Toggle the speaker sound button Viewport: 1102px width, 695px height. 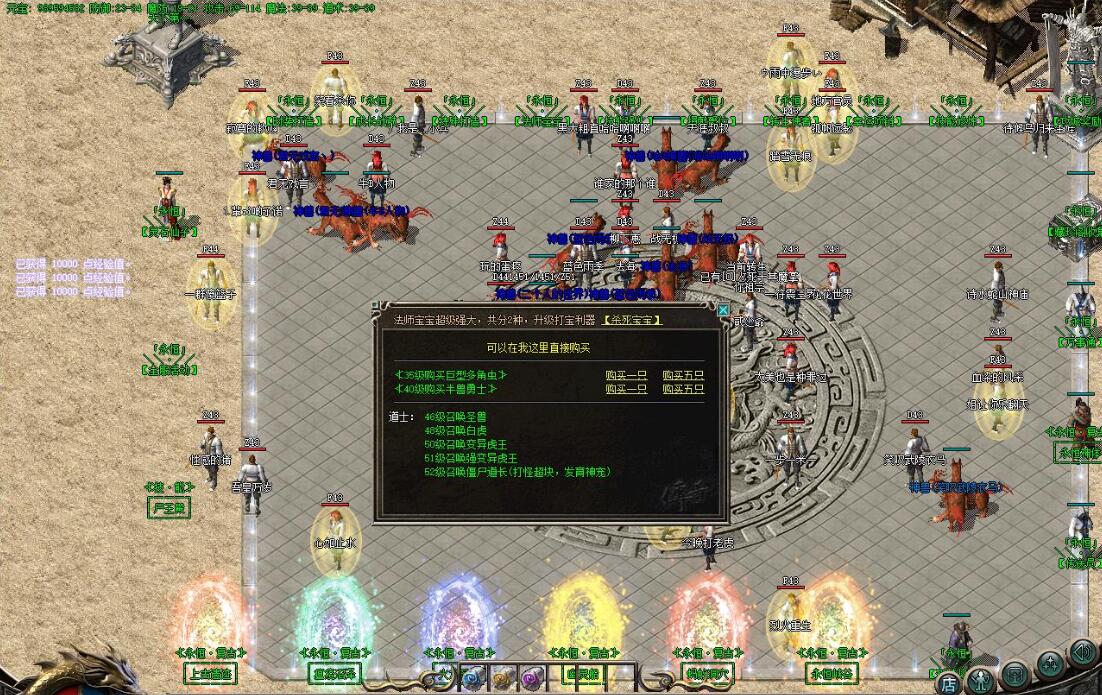[1082, 652]
